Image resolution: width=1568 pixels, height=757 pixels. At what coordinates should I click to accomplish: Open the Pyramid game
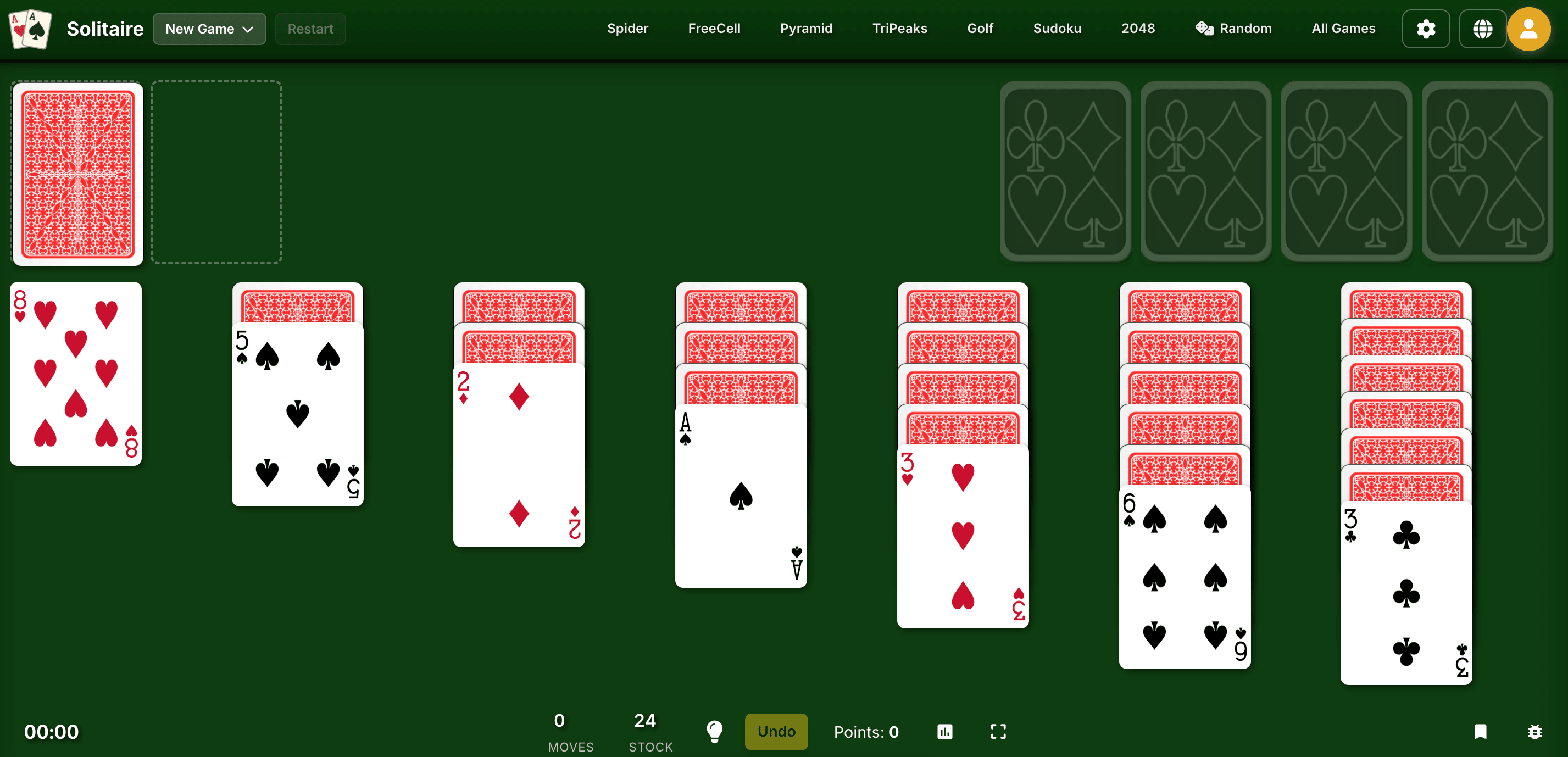tap(806, 28)
